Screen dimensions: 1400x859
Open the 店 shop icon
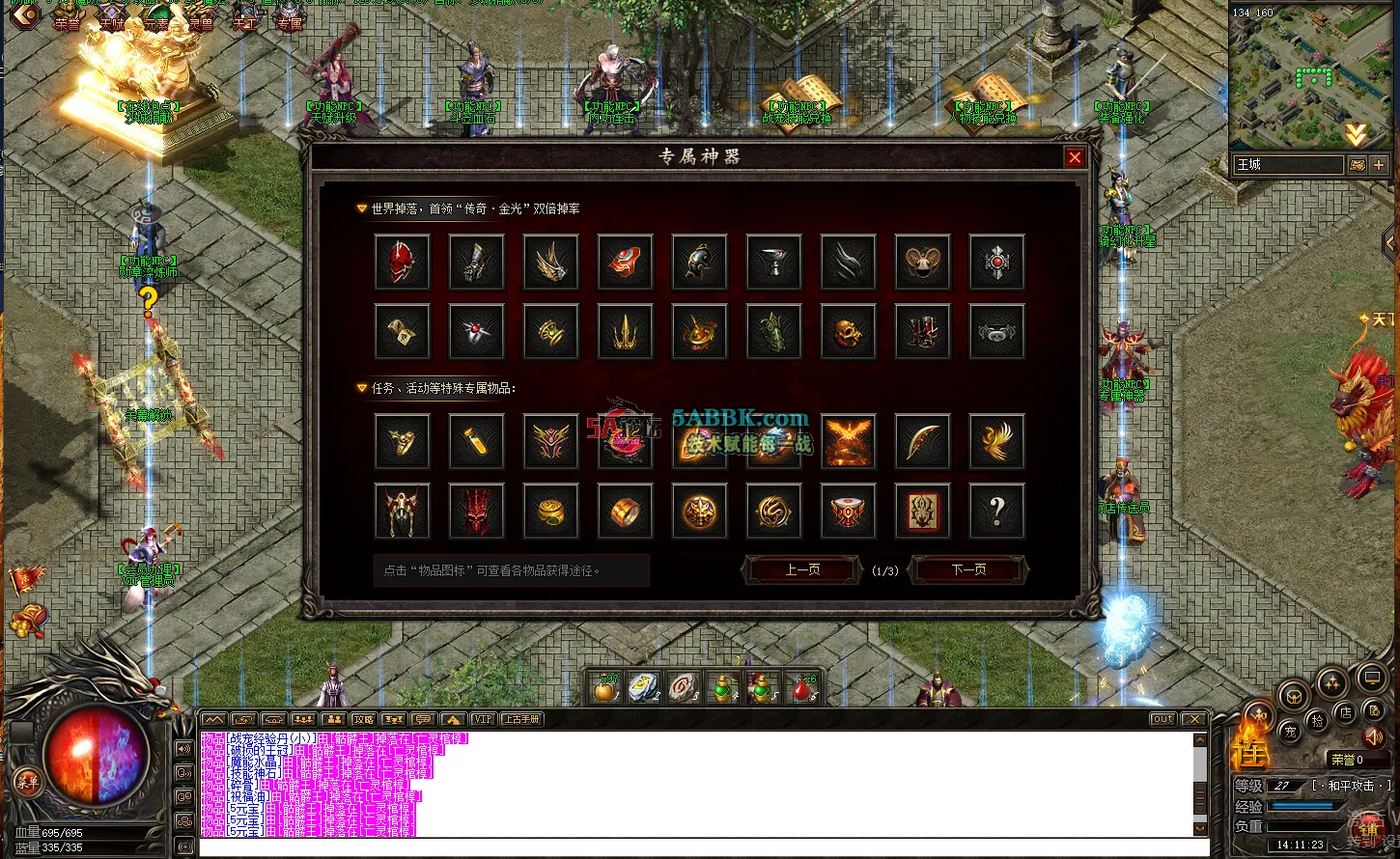(1346, 711)
